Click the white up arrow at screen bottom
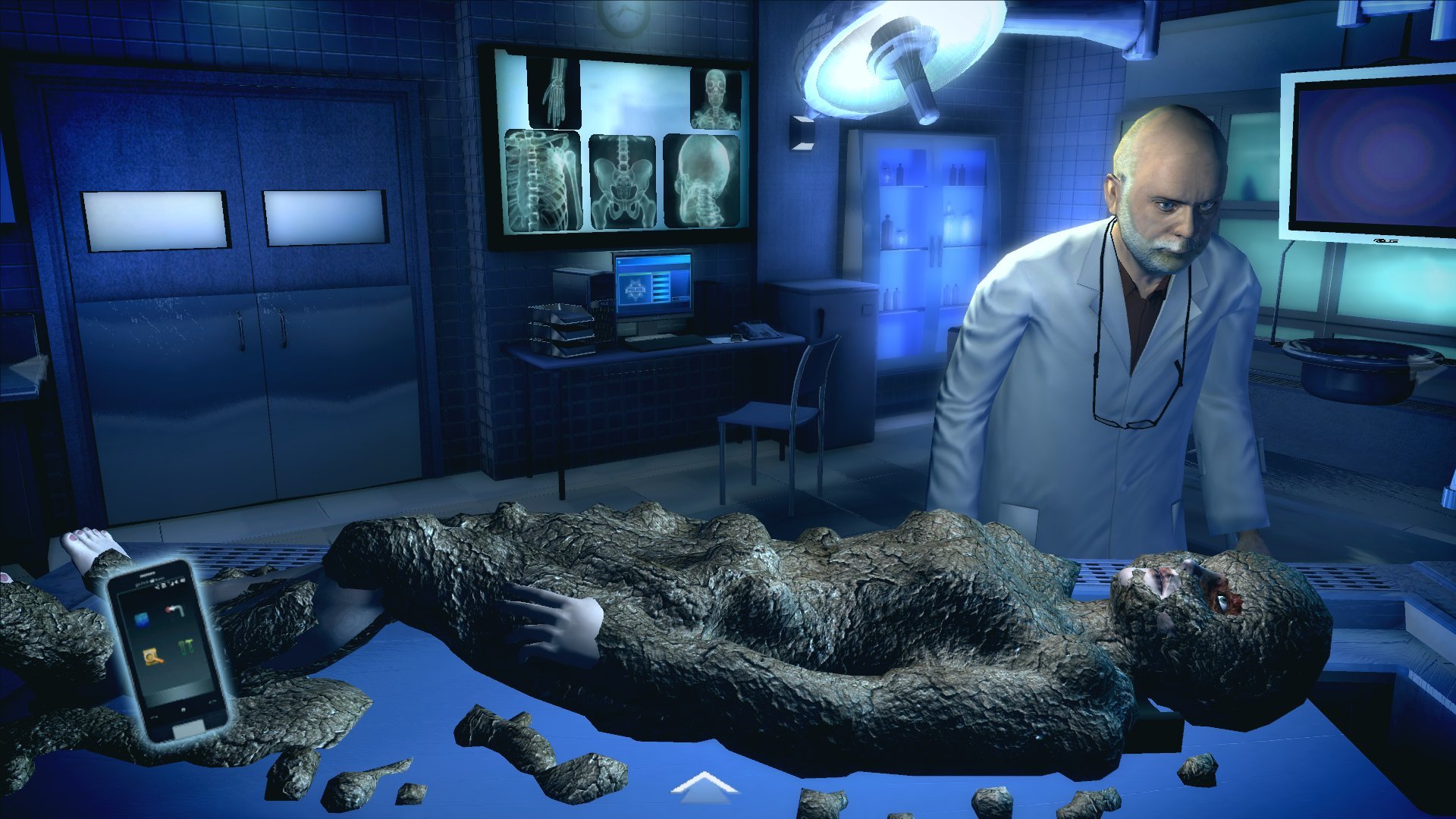 704,785
